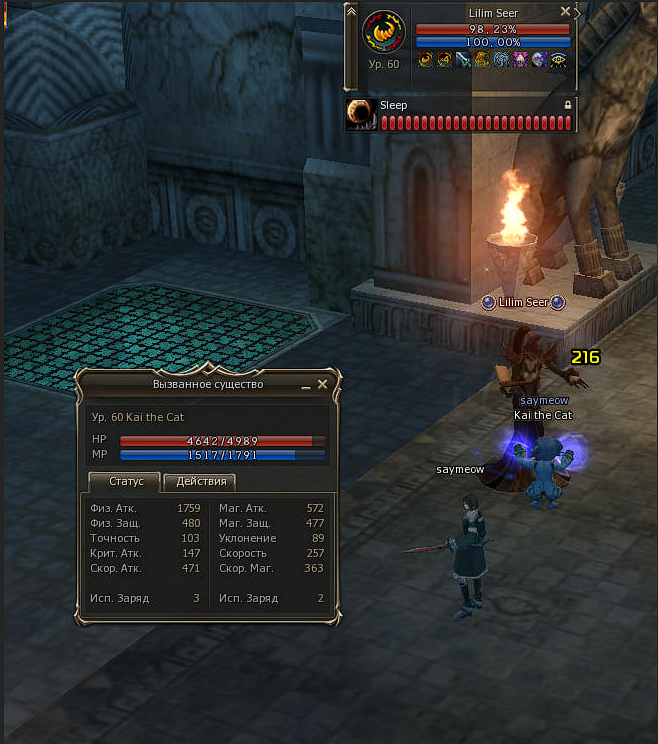Open the Статус tab
The image size is (658, 744).
(x=126, y=481)
